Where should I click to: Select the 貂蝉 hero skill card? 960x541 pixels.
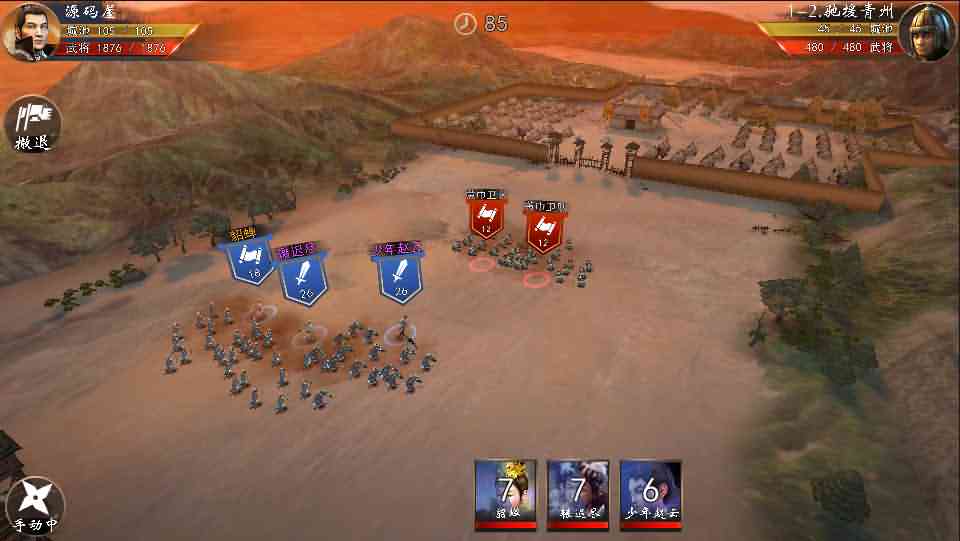click(505, 494)
